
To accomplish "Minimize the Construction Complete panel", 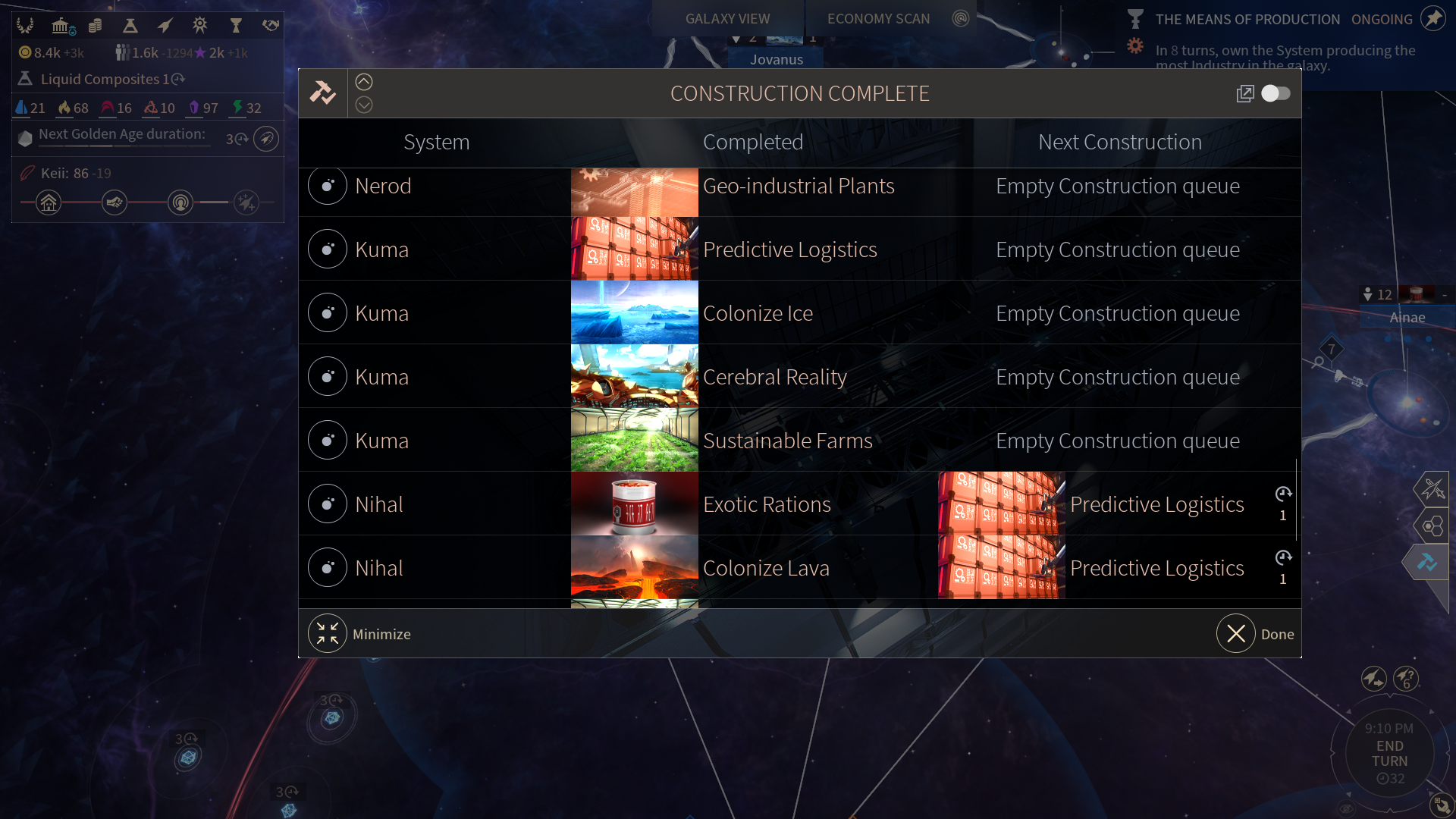I will pyautogui.click(x=328, y=634).
